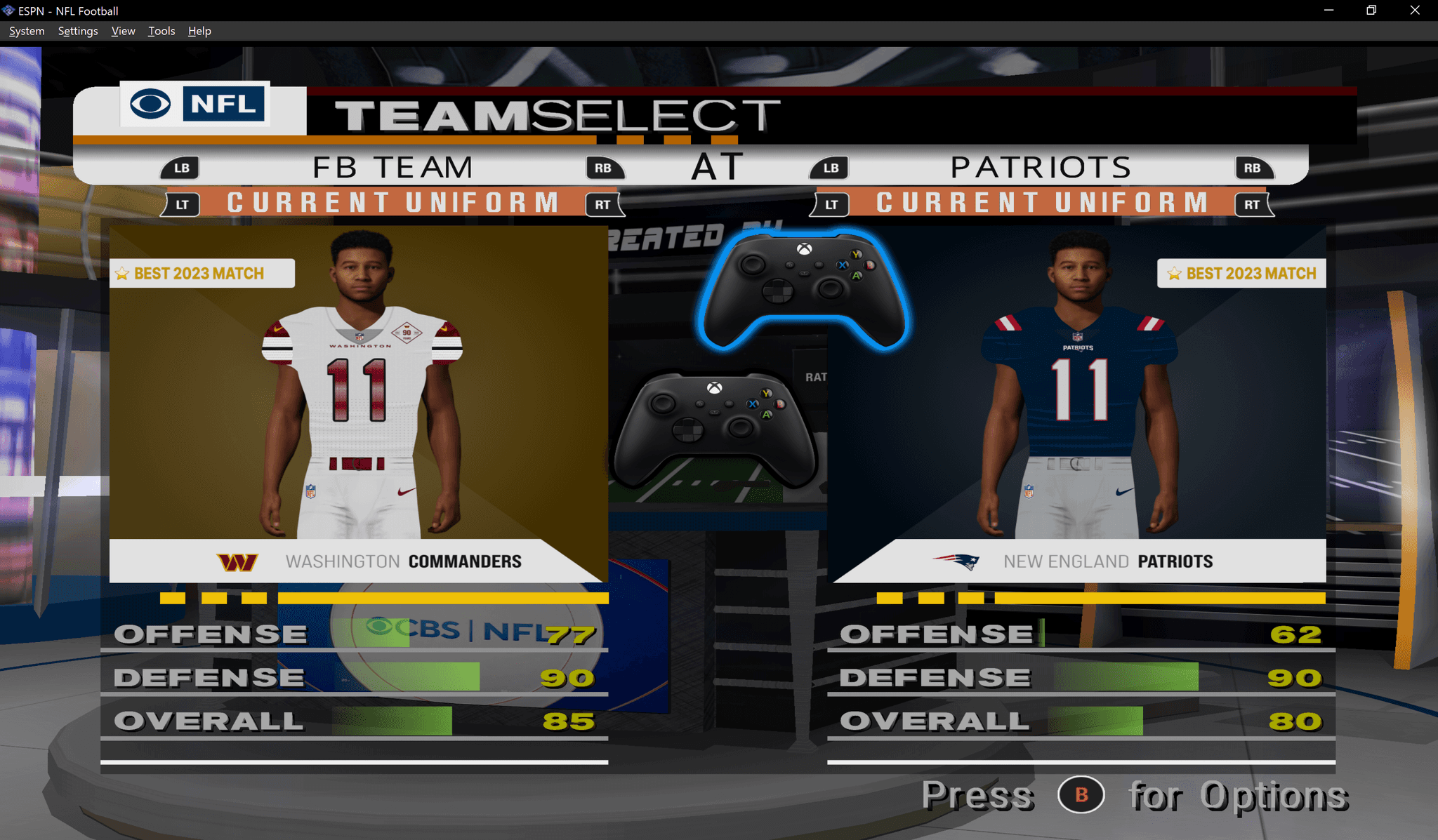Click the ESPN icon in the title bar
This screenshot has height=840, width=1438.
click(8, 11)
